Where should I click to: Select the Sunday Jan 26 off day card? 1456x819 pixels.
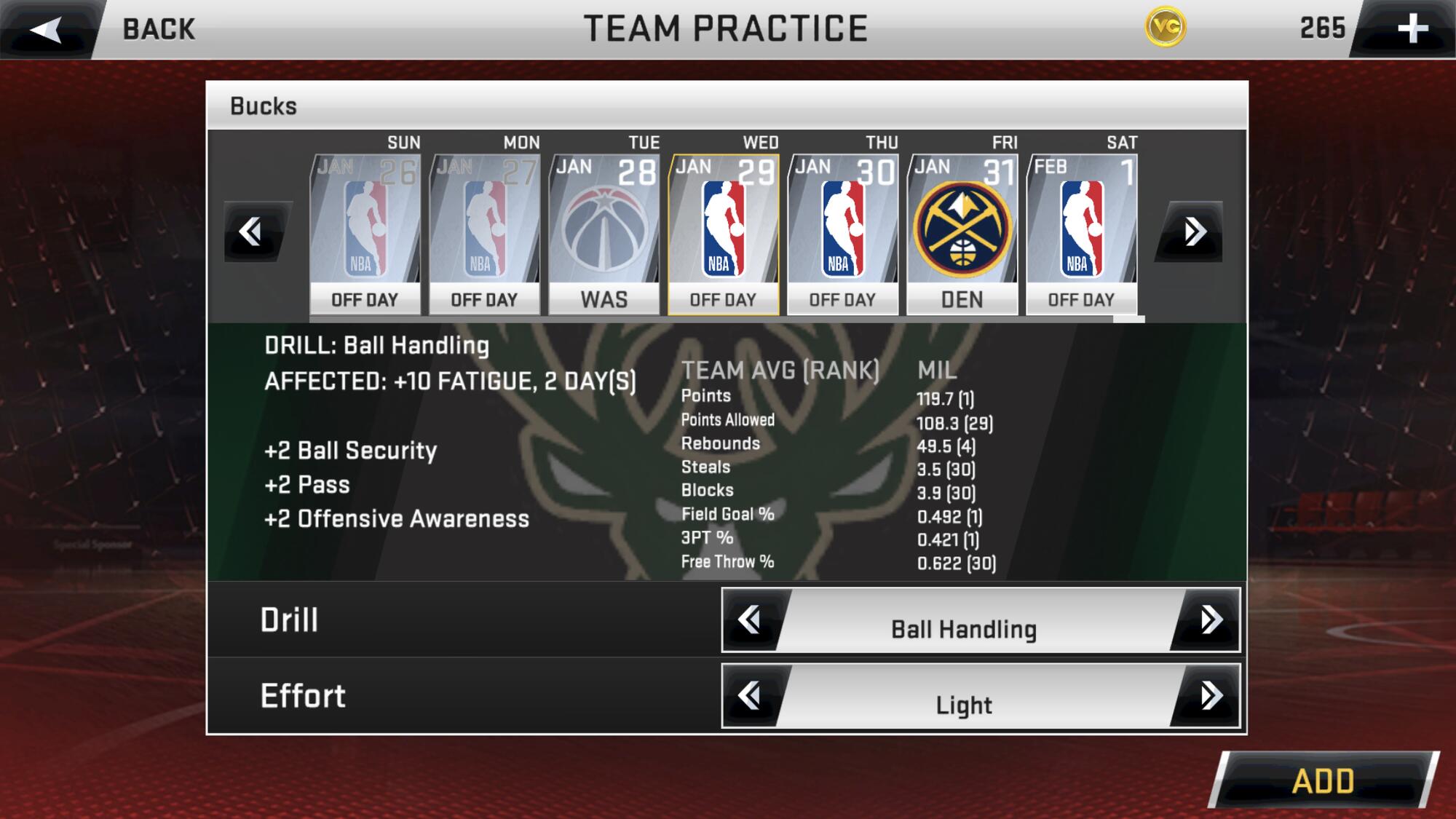coord(365,233)
